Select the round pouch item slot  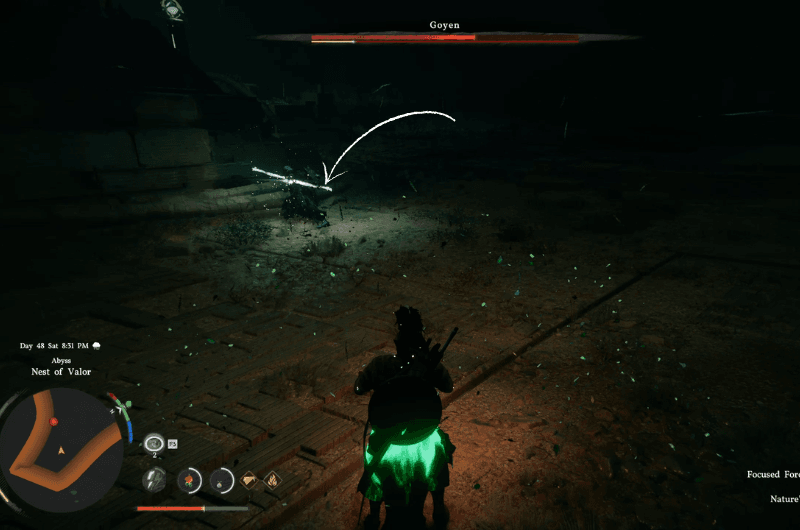pos(220,480)
